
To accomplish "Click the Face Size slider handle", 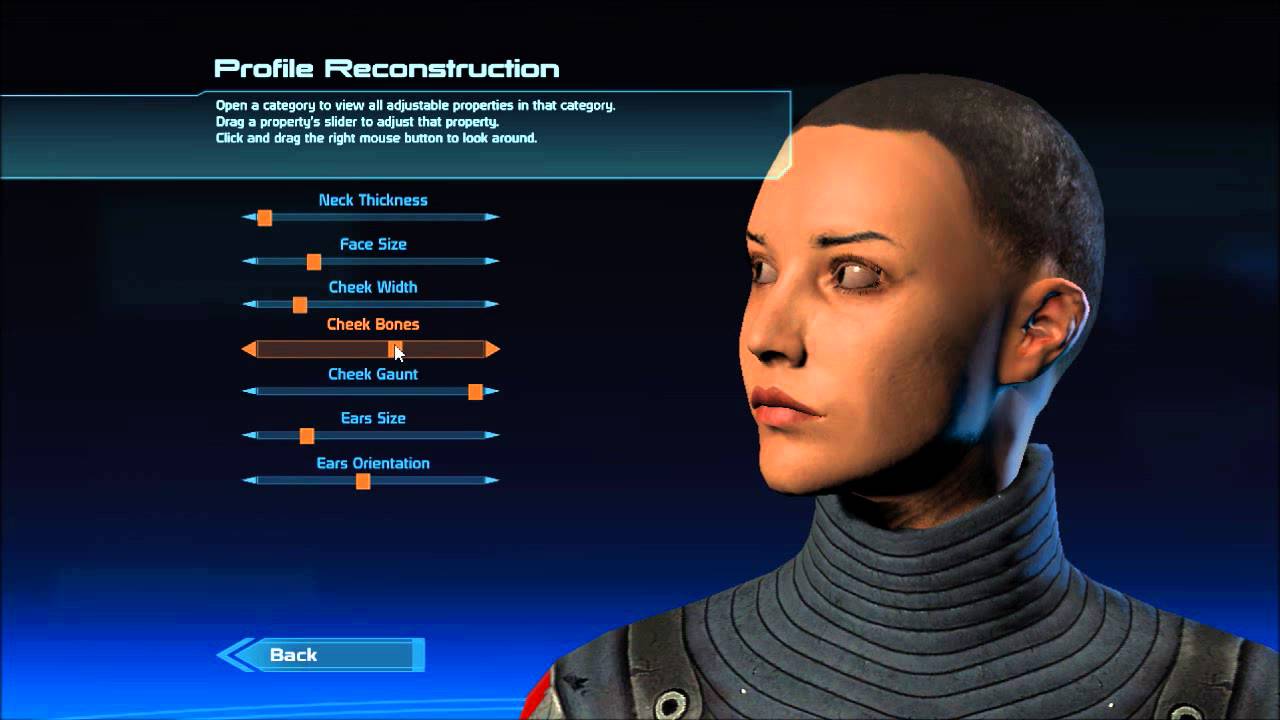I will pos(313,262).
